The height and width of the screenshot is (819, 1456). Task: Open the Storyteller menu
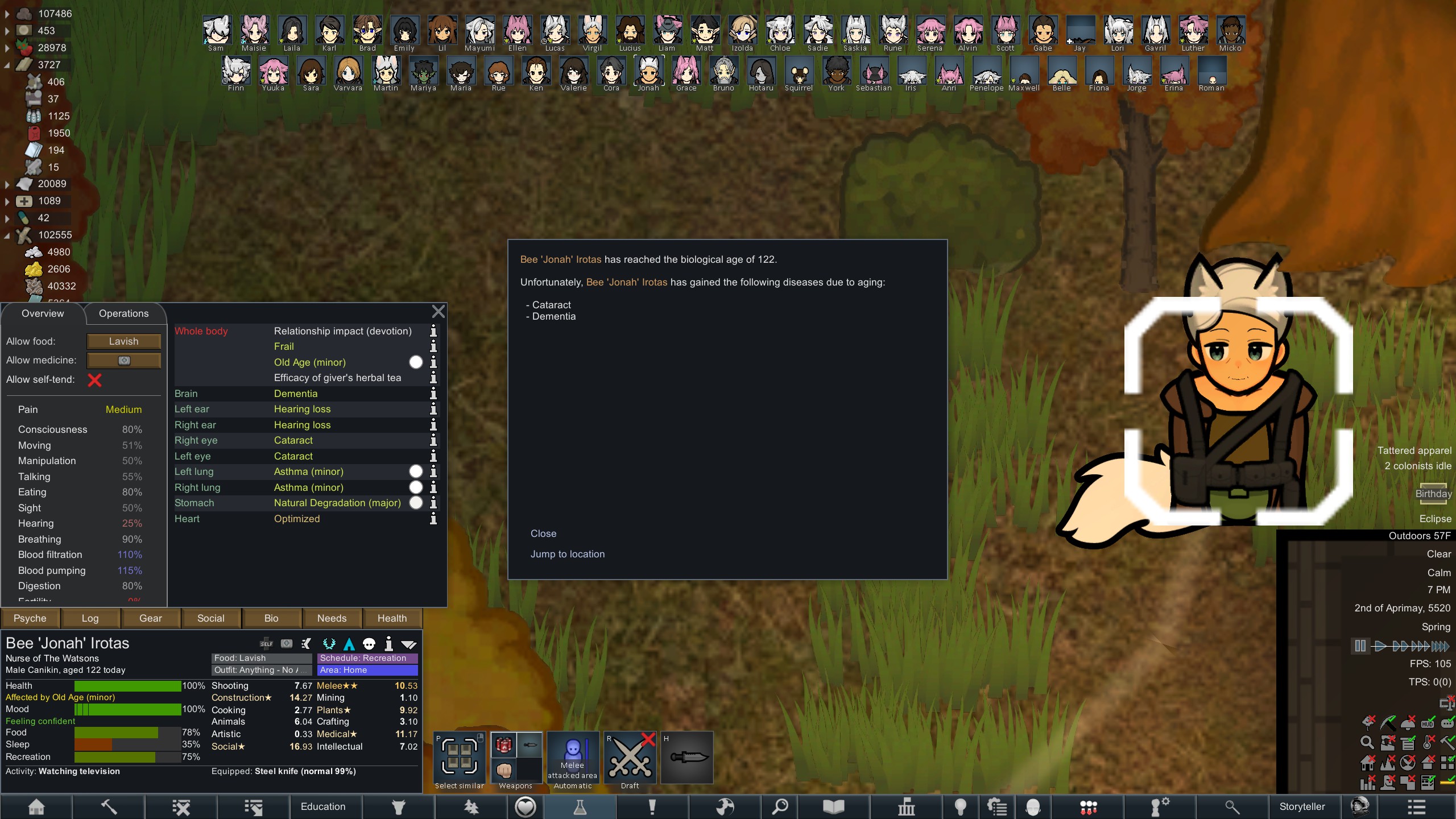[1302, 806]
